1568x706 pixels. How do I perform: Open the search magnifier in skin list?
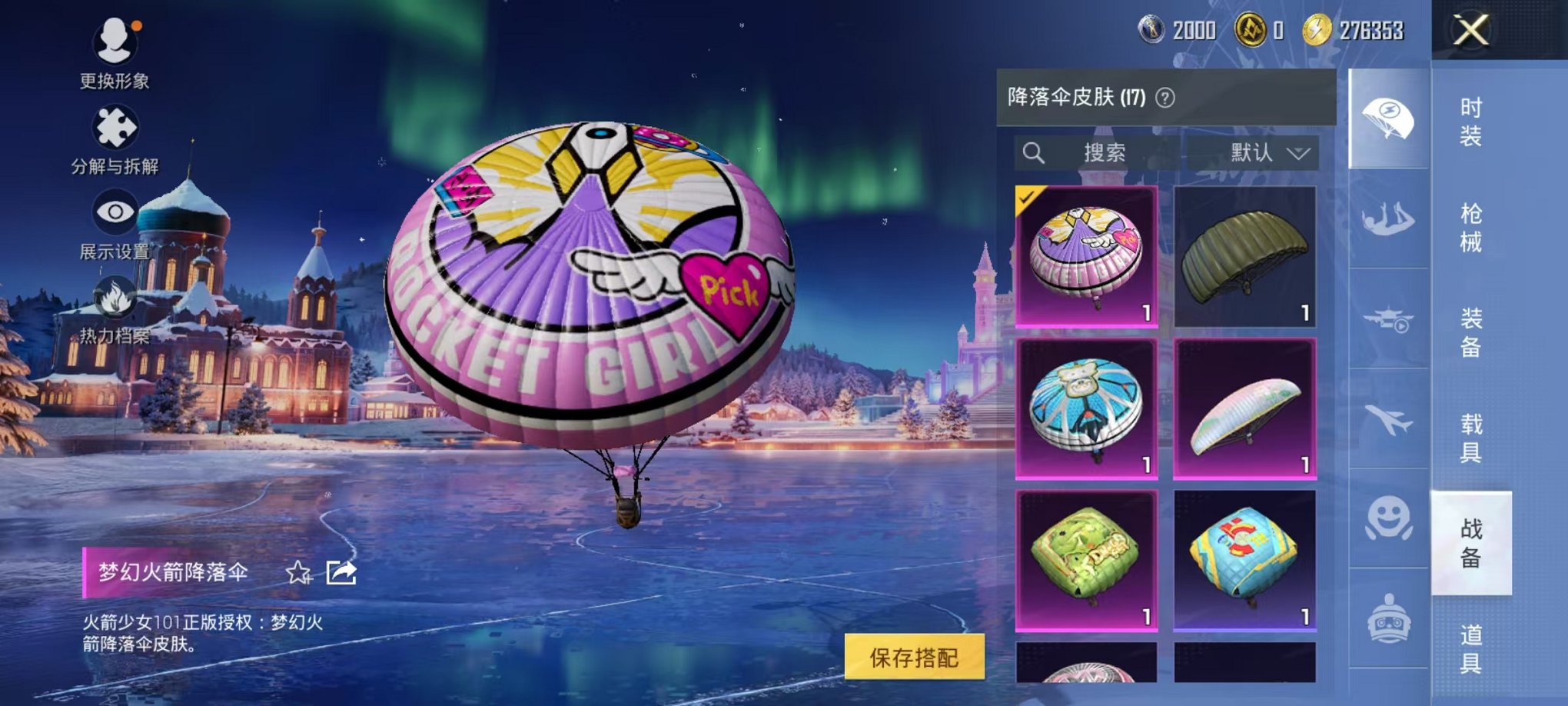pos(1034,152)
